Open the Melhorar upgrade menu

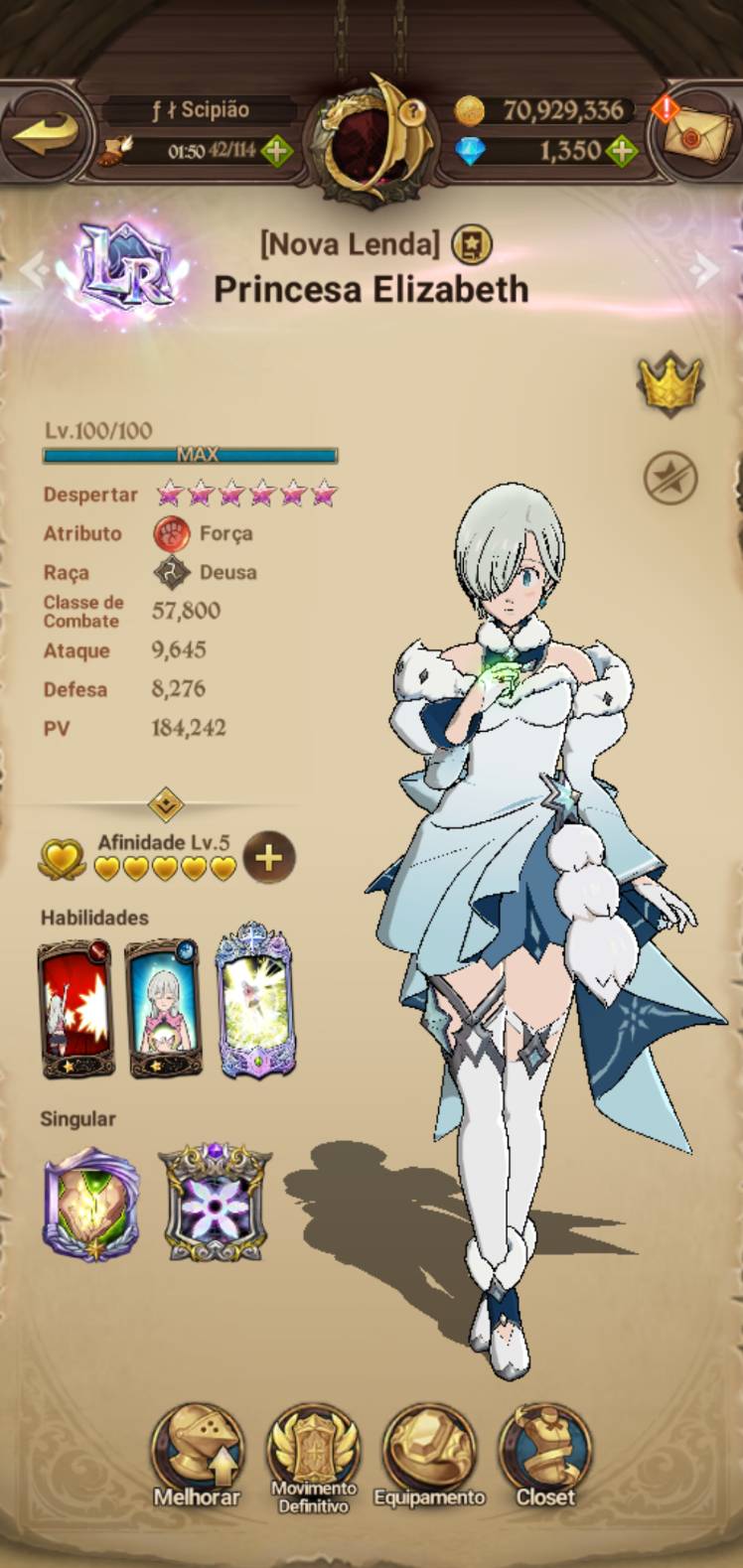(x=197, y=1457)
